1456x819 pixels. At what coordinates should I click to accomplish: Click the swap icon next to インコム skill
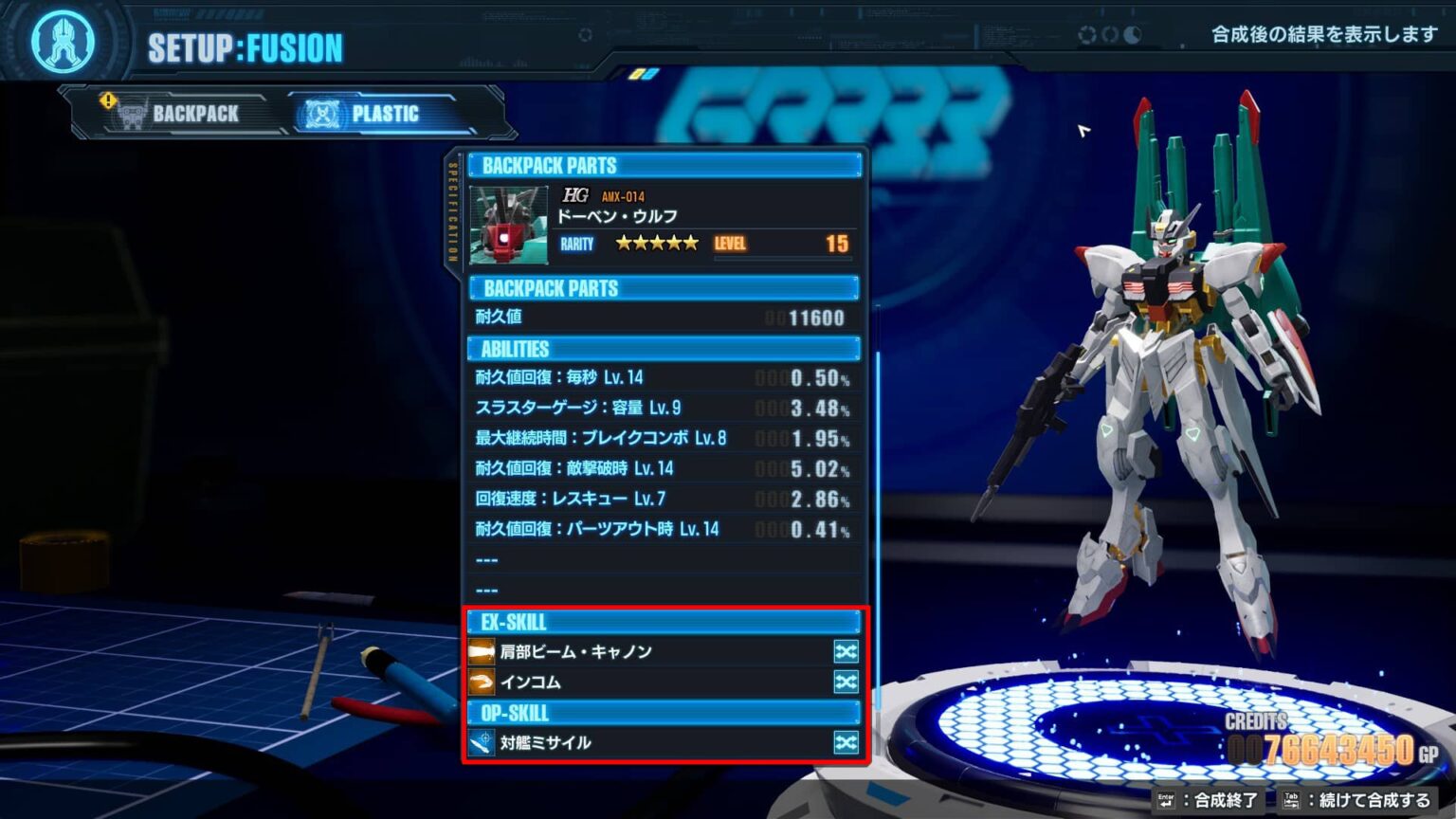[845, 682]
